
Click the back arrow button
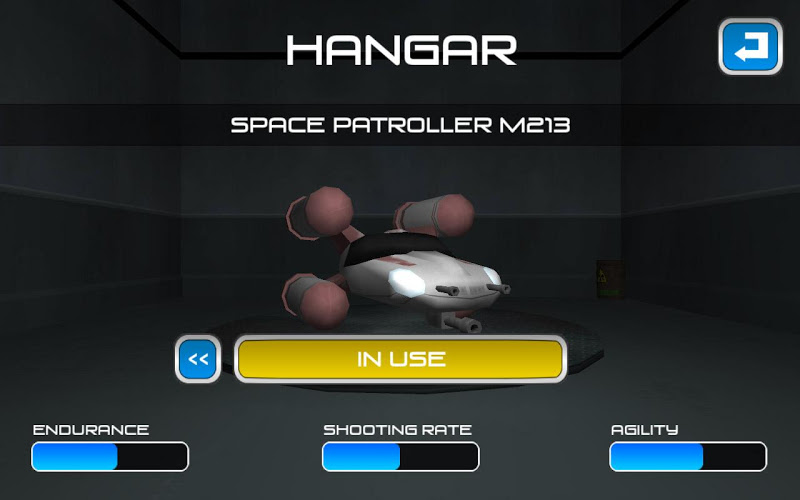coord(750,47)
